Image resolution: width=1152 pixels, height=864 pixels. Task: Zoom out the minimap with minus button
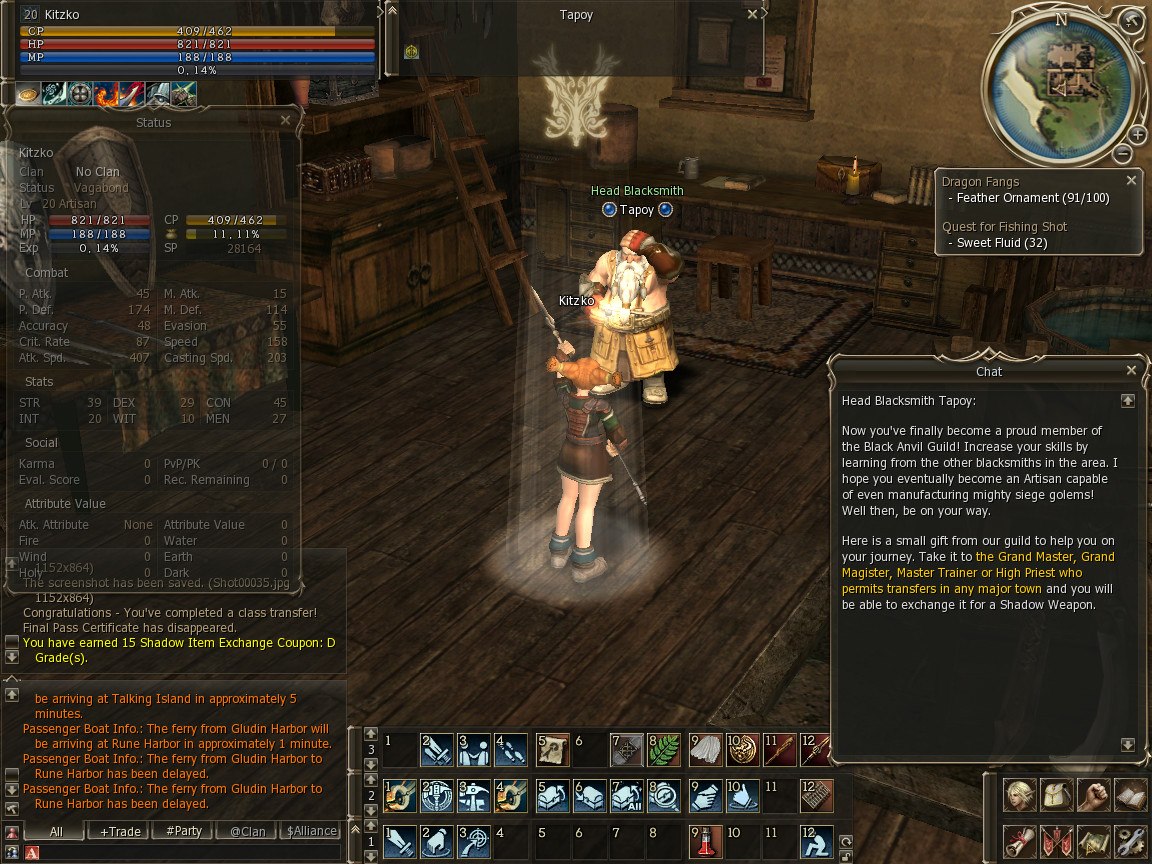pos(1123,153)
